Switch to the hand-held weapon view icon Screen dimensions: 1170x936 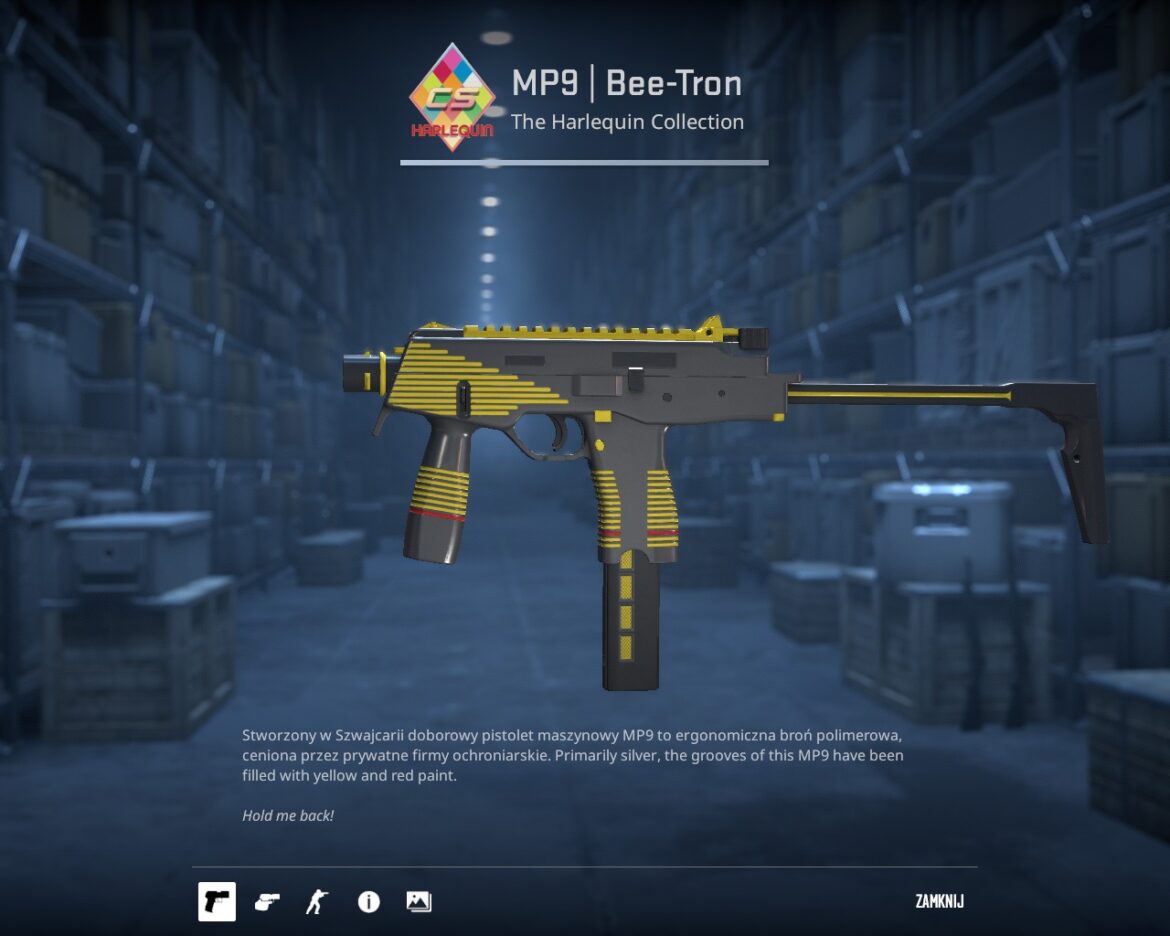[x=267, y=902]
